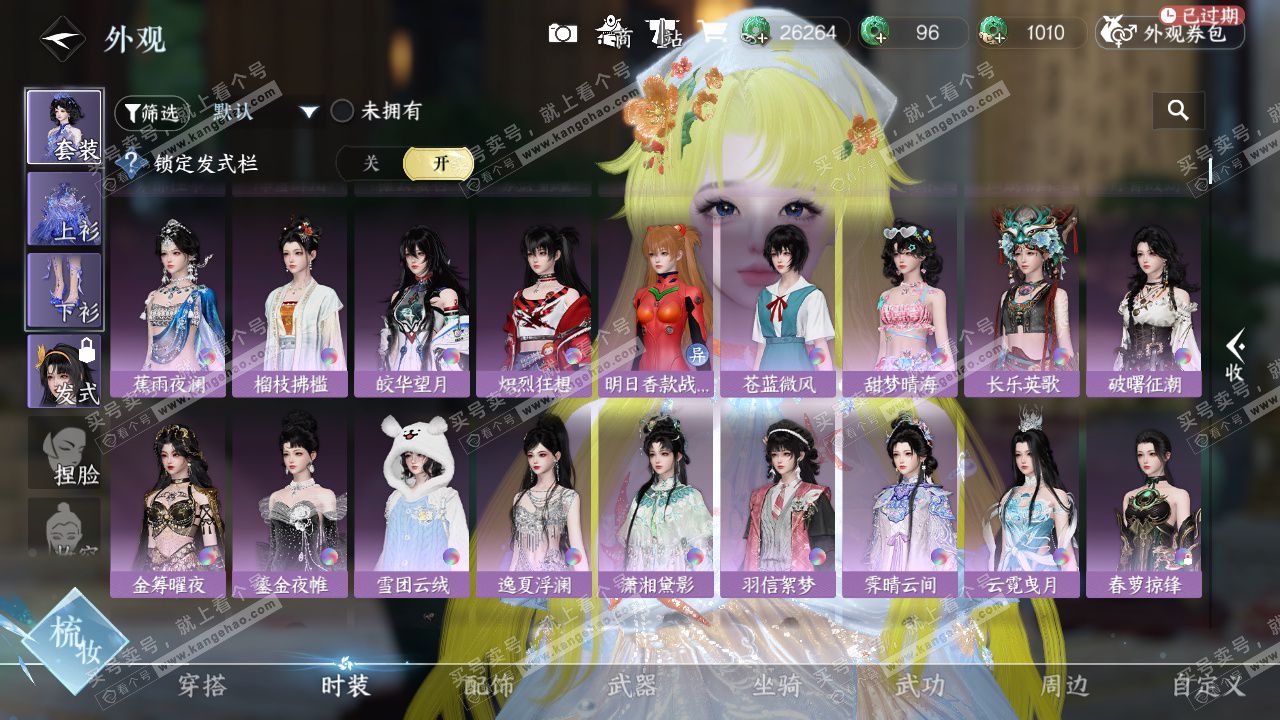Tick the 未拥有 checkbox

343,111
